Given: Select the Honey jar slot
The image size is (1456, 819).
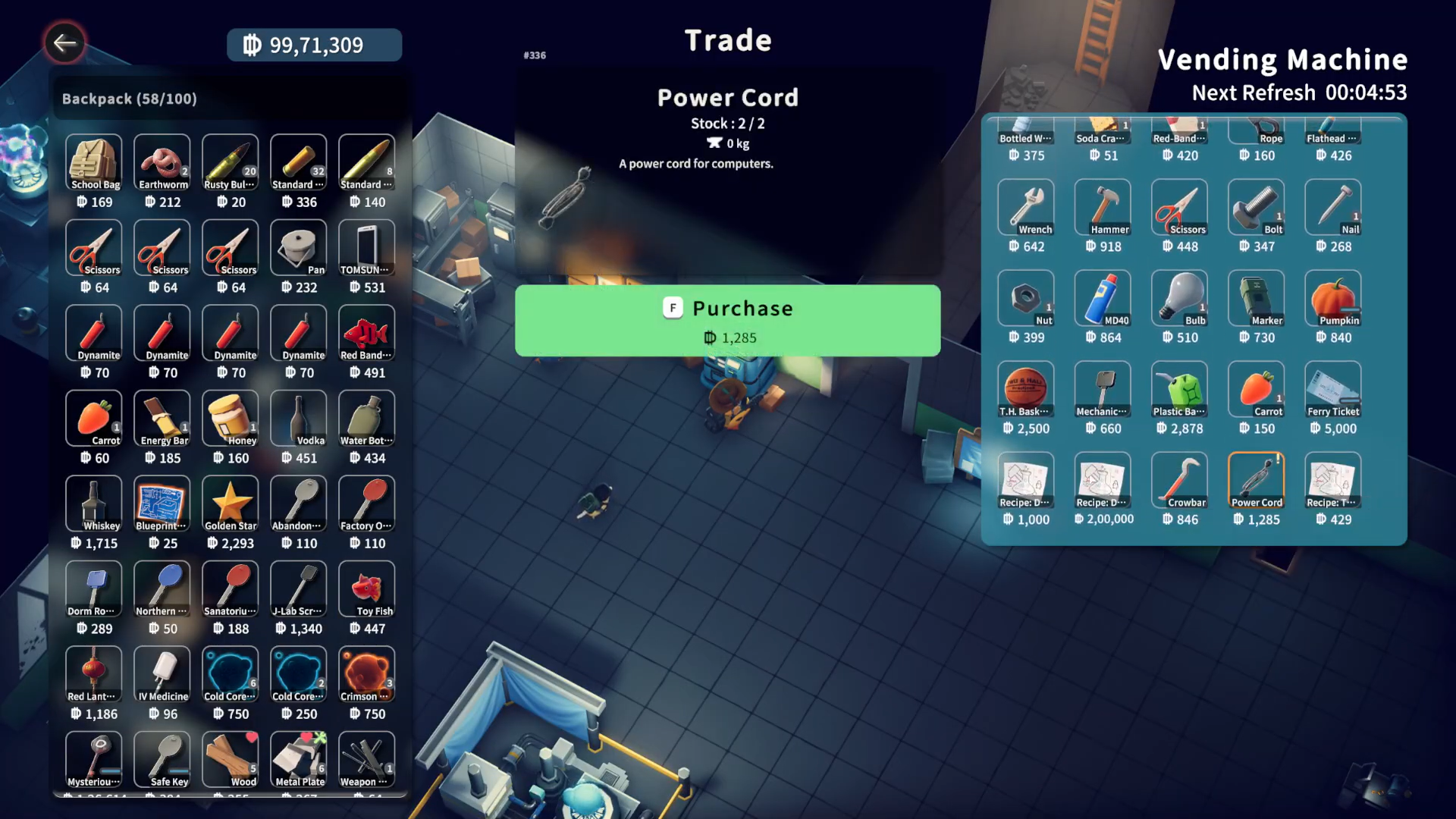Looking at the screenshot, I should [231, 419].
